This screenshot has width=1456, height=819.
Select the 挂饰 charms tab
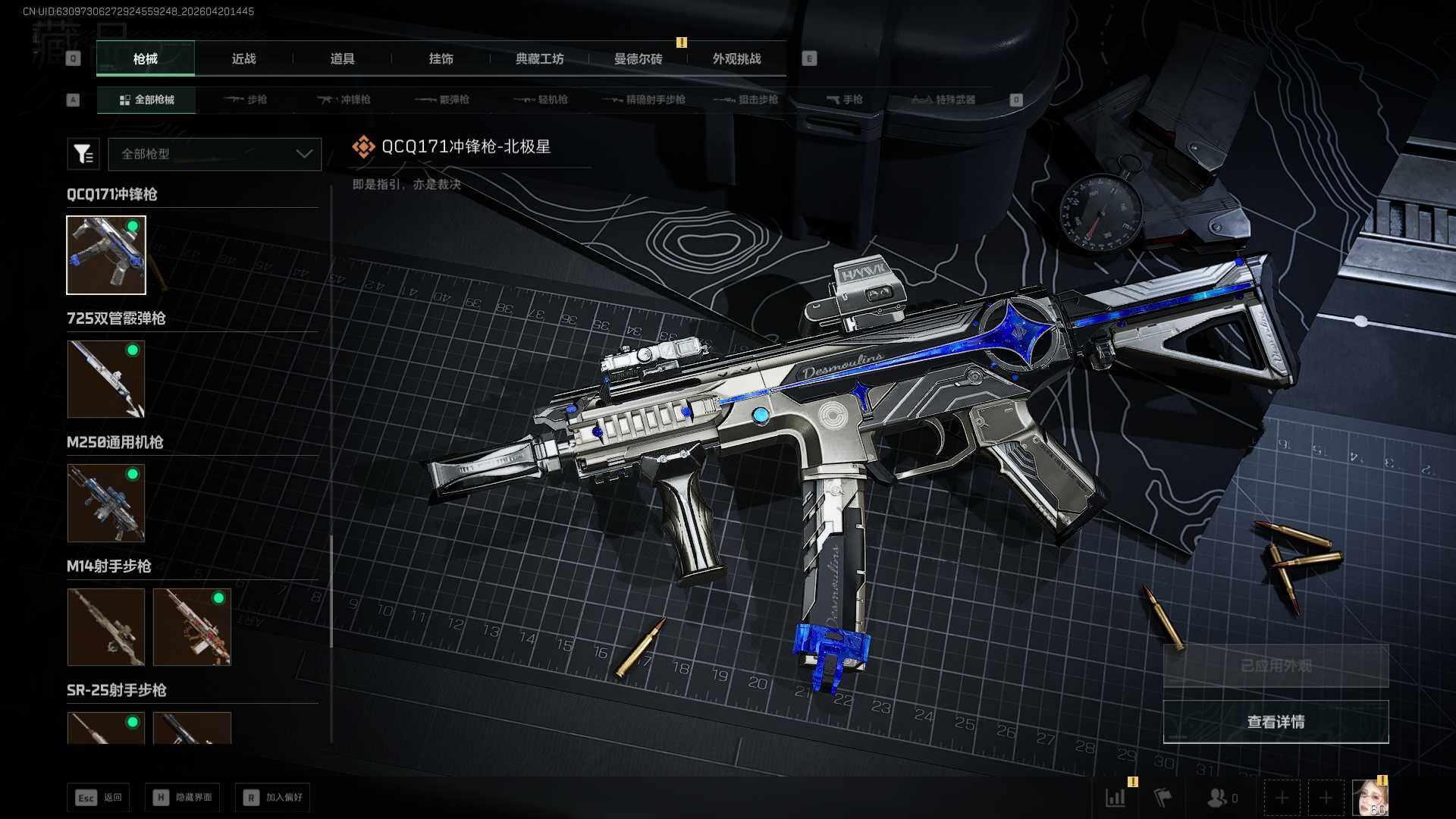coord(441,58)
